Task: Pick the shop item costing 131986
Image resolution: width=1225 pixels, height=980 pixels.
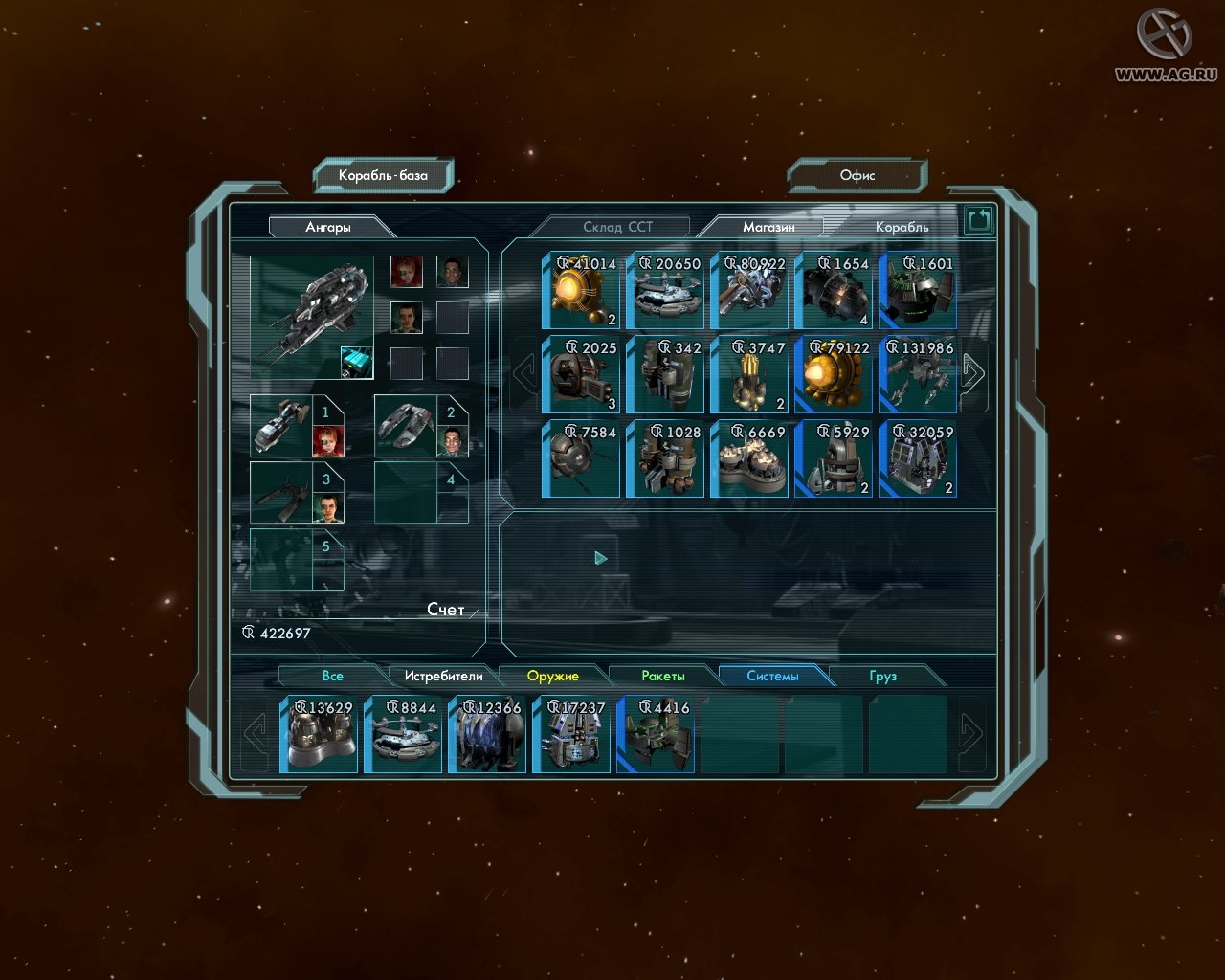Action: (x=918, y=375)
